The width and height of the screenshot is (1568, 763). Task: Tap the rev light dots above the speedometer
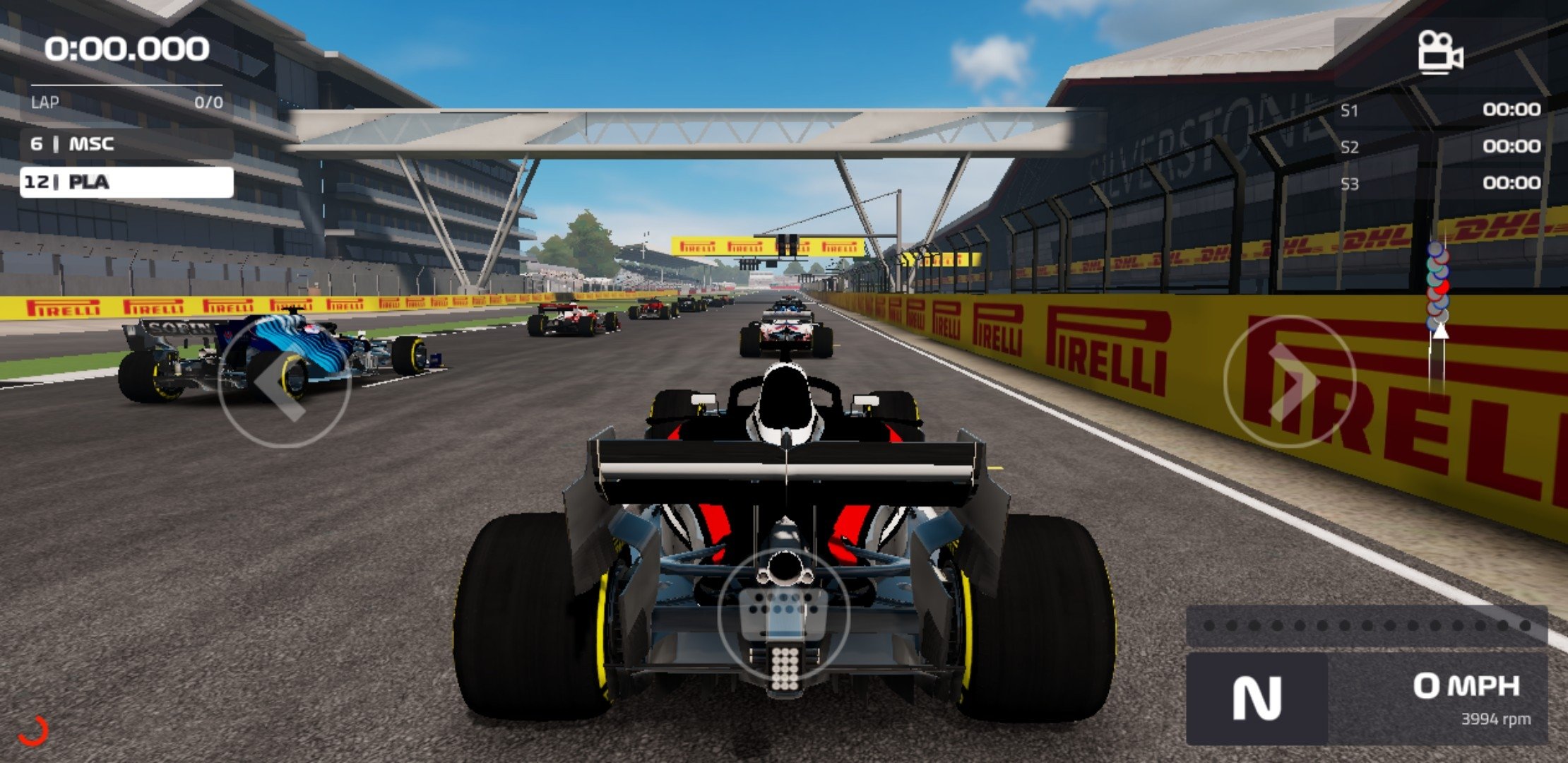coord(1363,625)
